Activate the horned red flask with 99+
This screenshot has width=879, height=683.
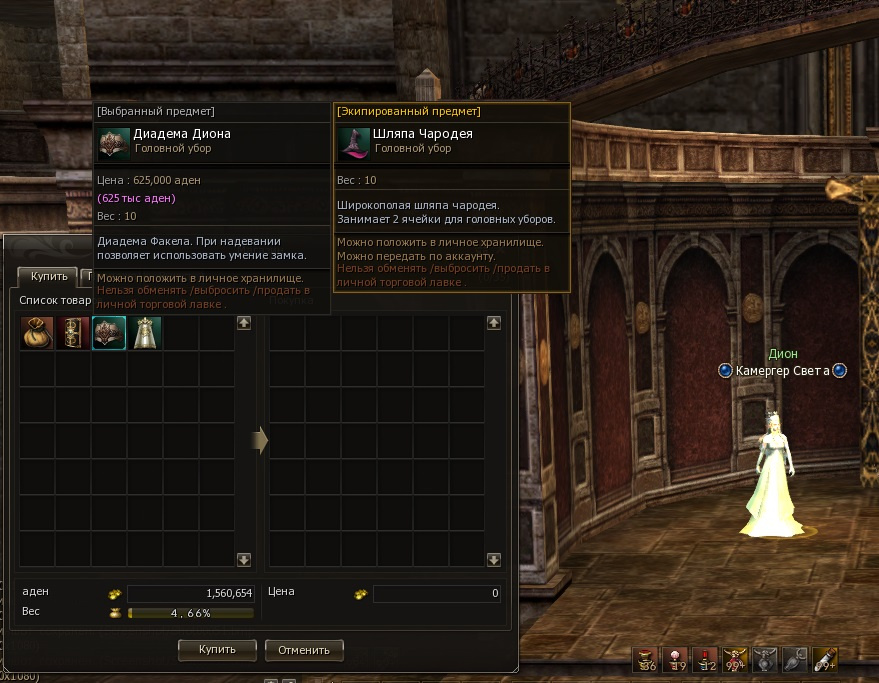735,660
